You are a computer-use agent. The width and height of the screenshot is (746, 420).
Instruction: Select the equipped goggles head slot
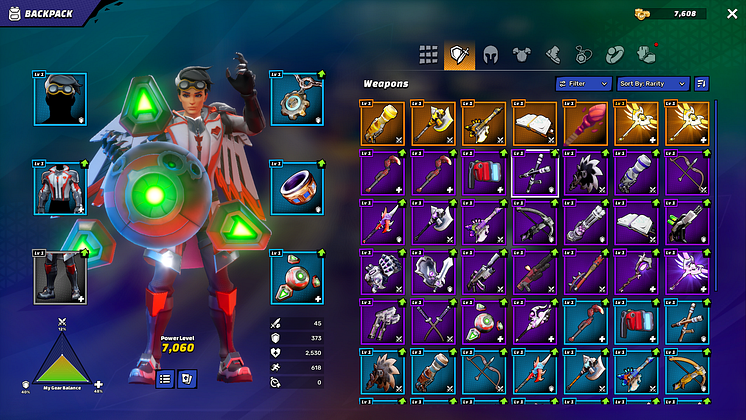59,98
